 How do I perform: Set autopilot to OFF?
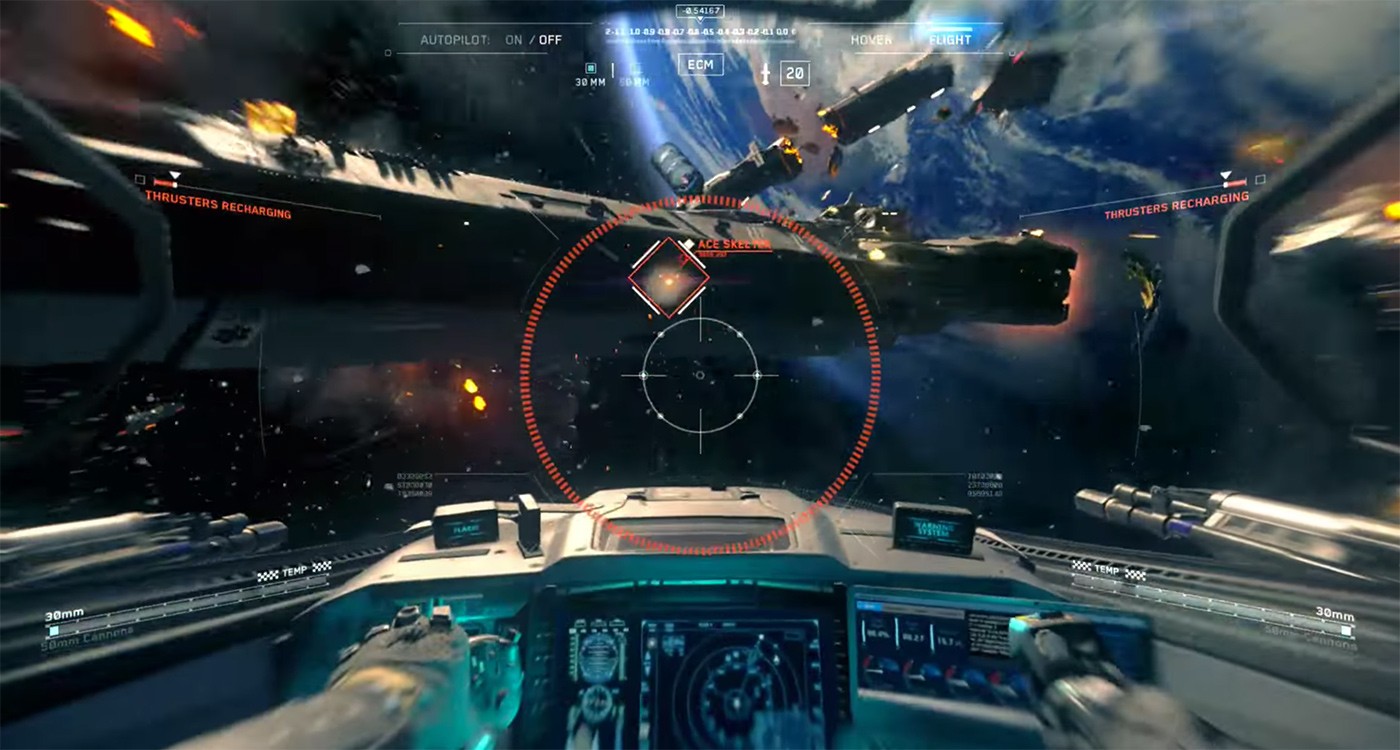point(550,40)
